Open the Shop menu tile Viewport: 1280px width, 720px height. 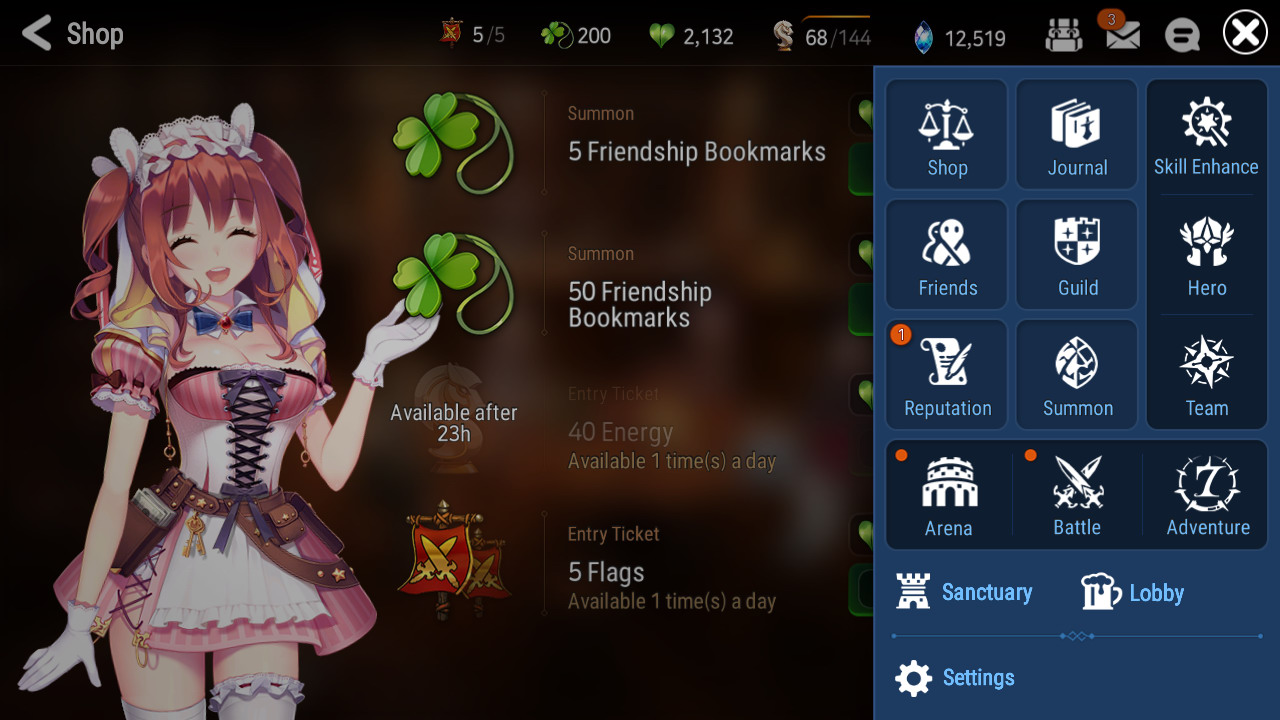point(947,134)
